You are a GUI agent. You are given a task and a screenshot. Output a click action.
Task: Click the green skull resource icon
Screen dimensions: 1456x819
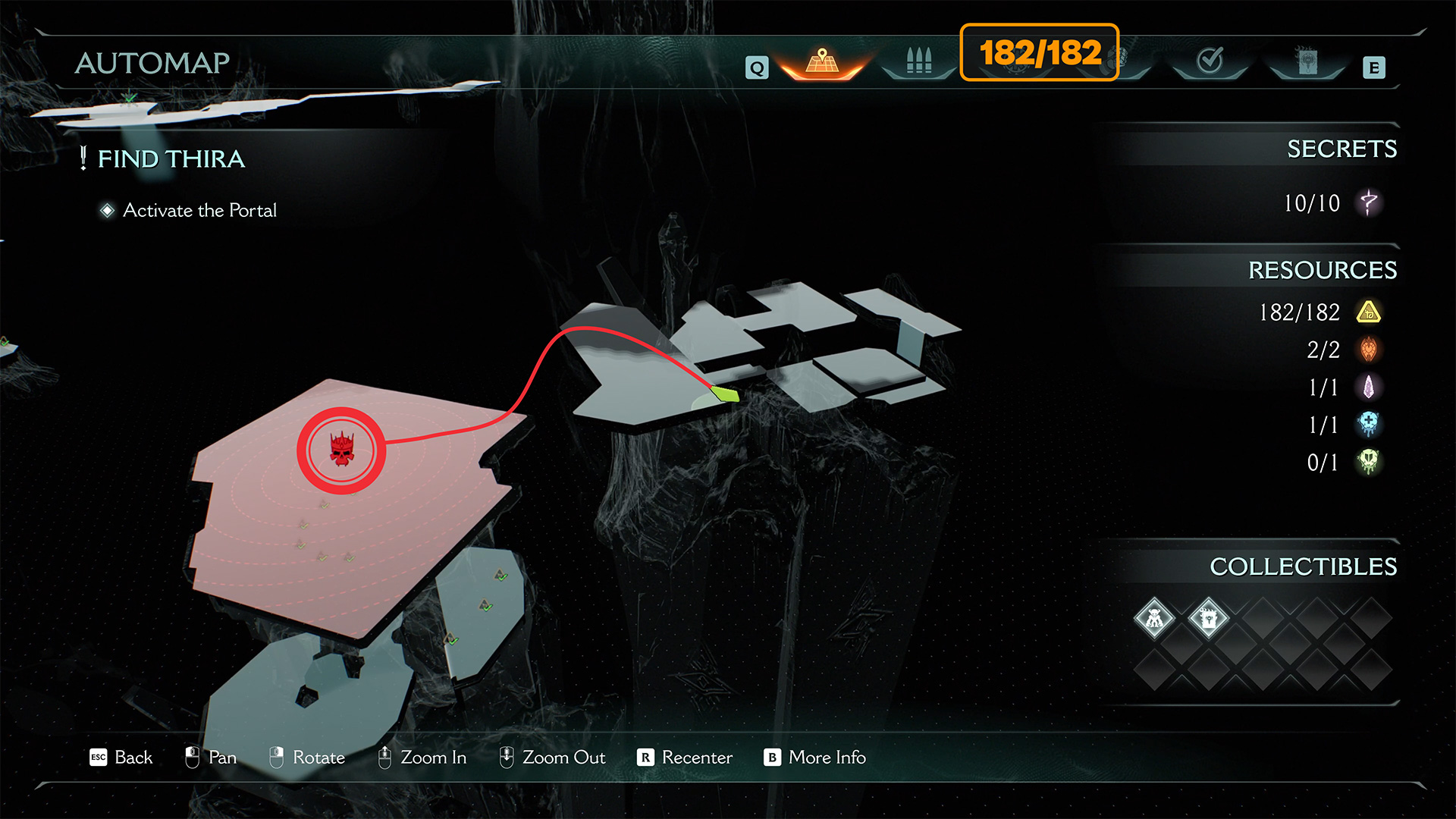[1369, 461]
